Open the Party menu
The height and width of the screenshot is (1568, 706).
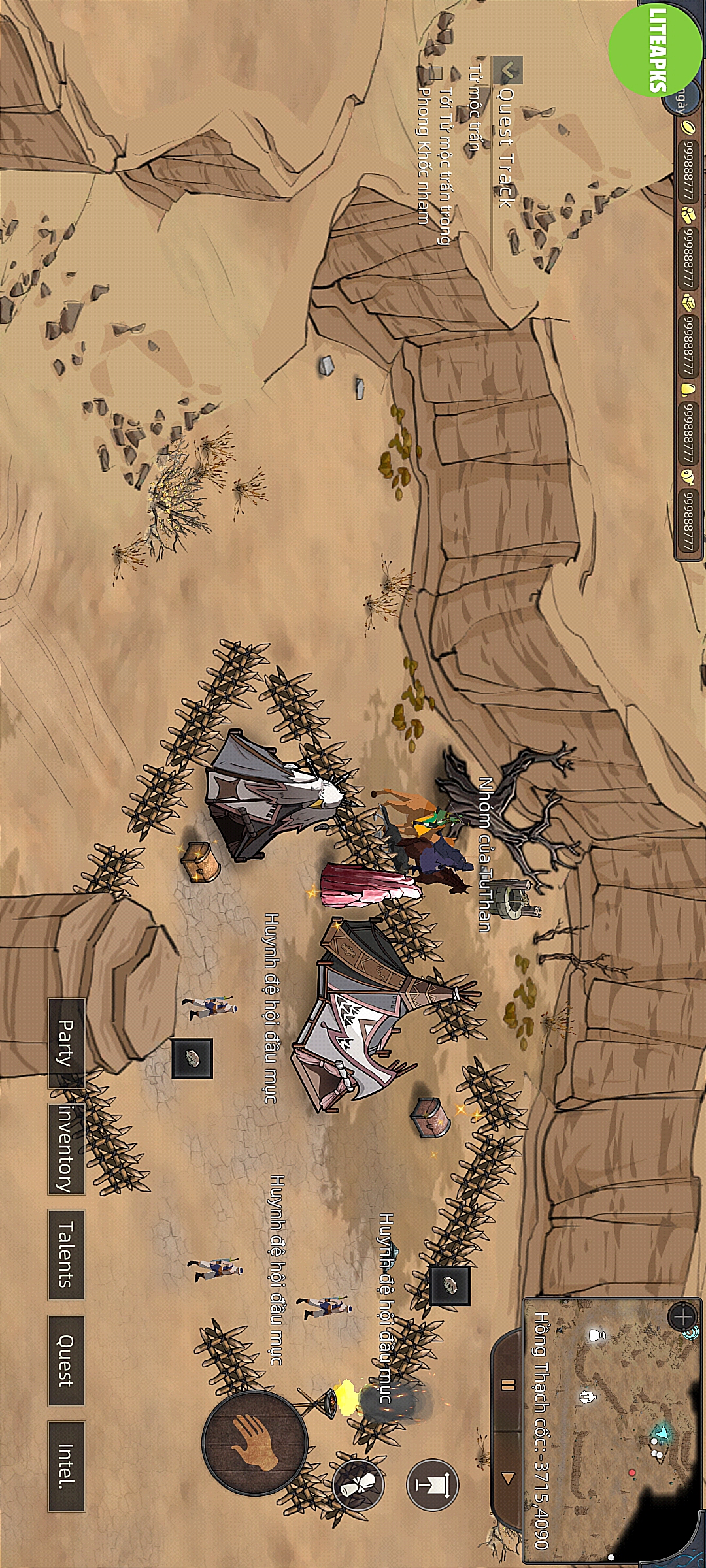(67, 1042)
